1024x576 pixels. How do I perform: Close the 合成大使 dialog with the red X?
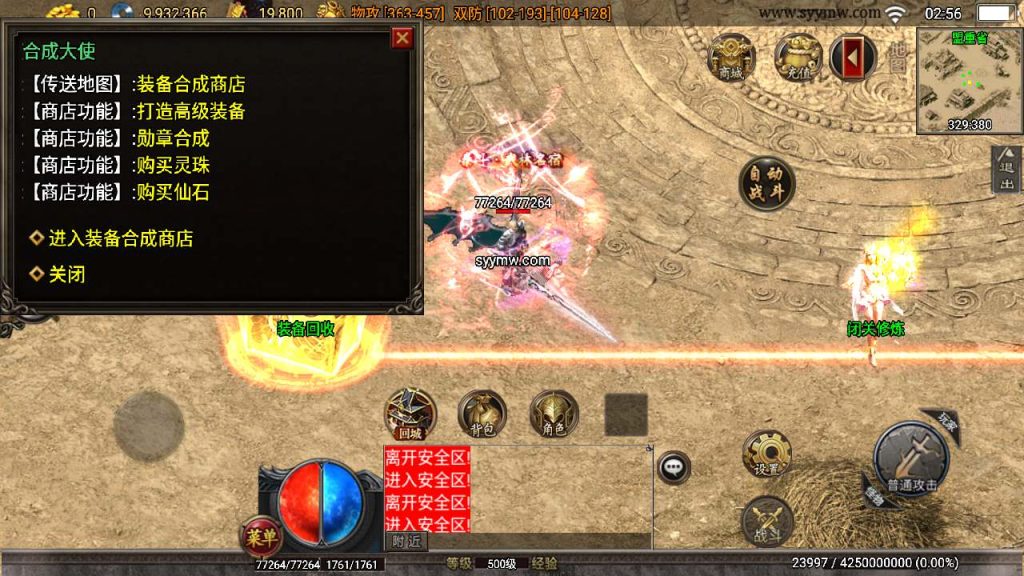click(x=402, y=38)
